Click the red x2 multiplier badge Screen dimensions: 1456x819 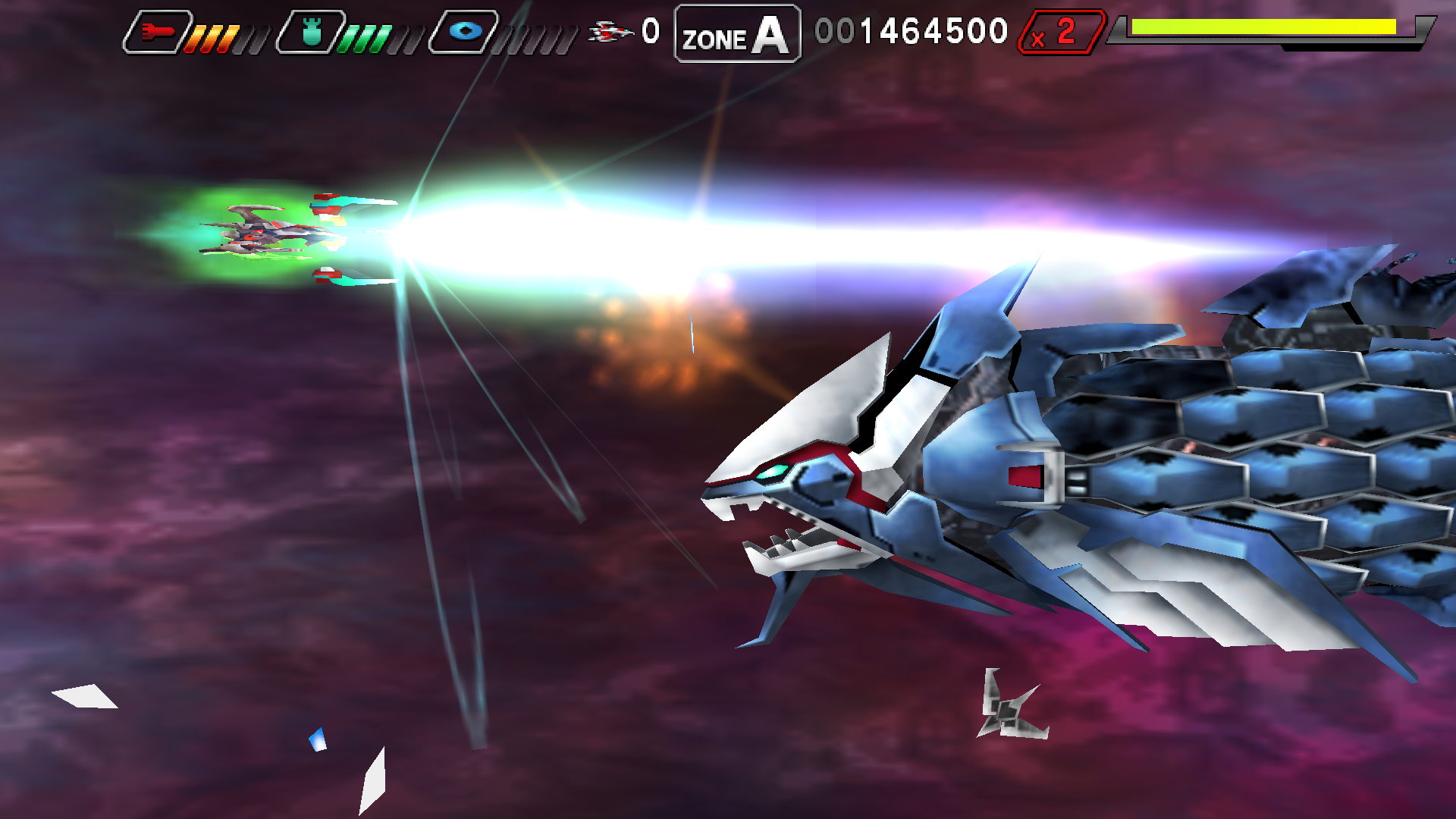[x=1062, y=32]
